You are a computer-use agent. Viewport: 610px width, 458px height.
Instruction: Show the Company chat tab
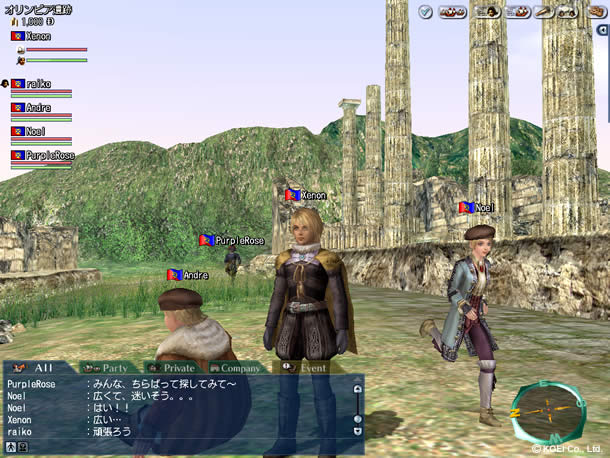pyautogui.click(x=236, y=368)
